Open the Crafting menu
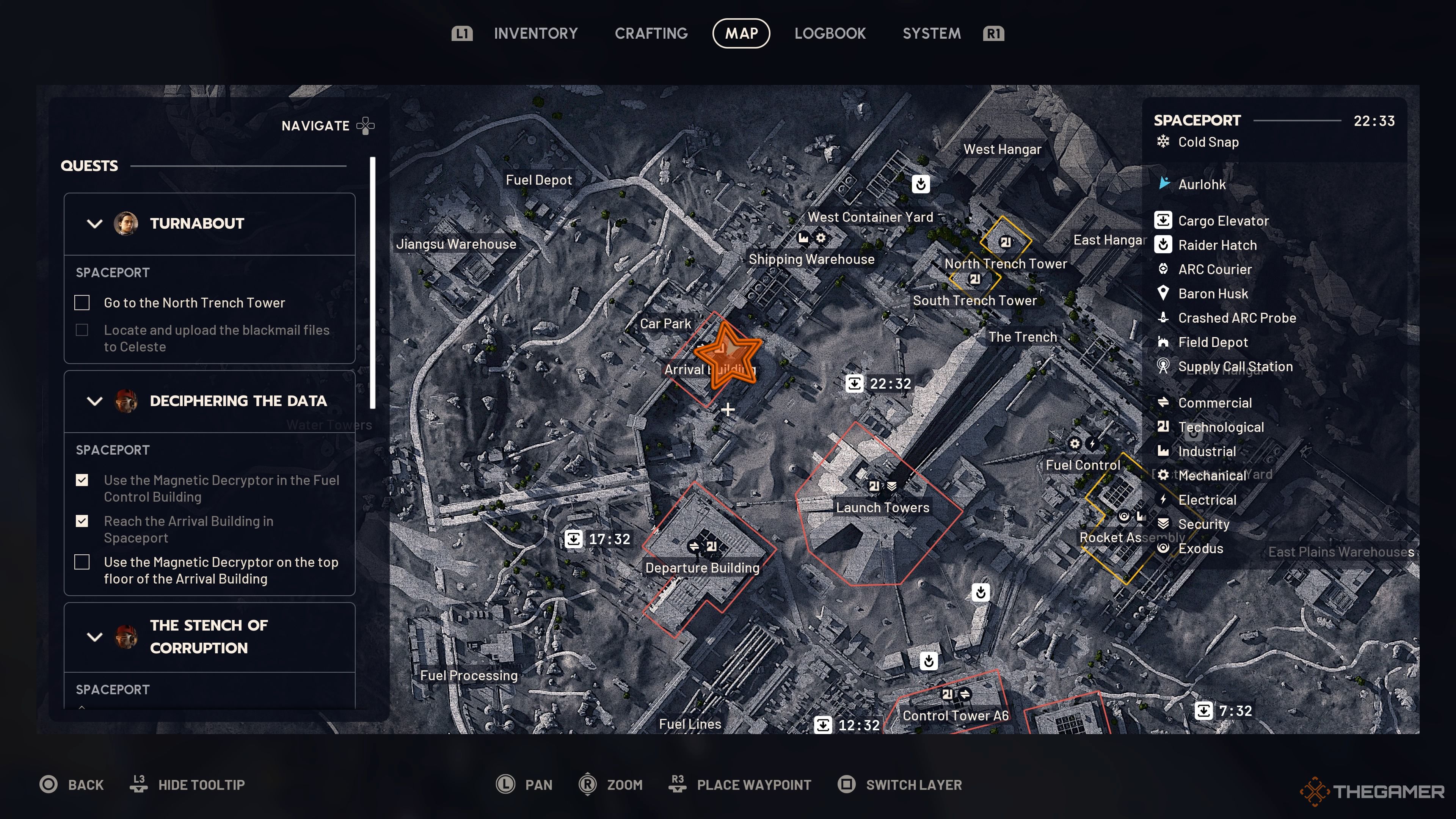The width and height of the screenshot is (1456, 819). pyautogui.click(x=651, y=33)
